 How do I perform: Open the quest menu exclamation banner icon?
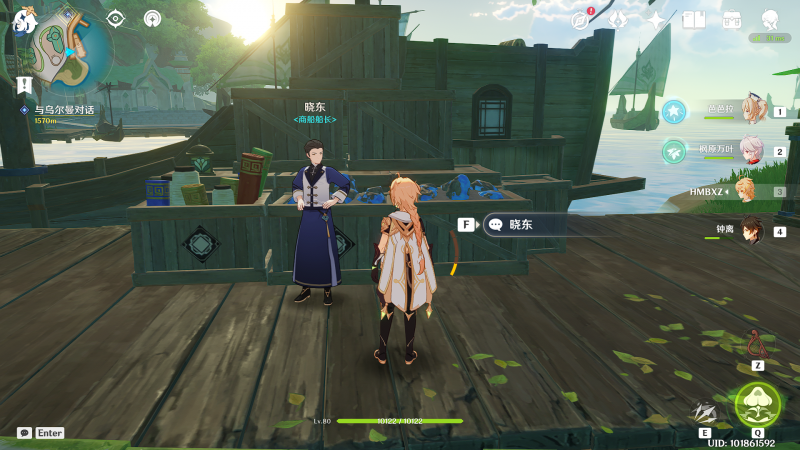pos(24,83)
